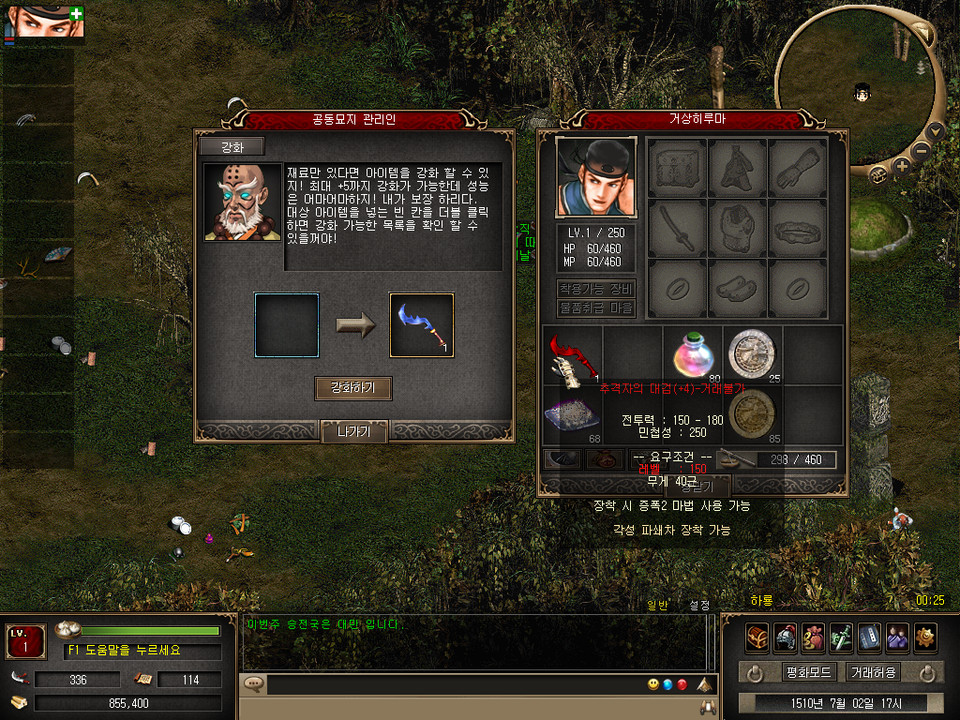Select the blue blade in the result slot
This screenshot has width=960, height=720.
pos(421,325)
